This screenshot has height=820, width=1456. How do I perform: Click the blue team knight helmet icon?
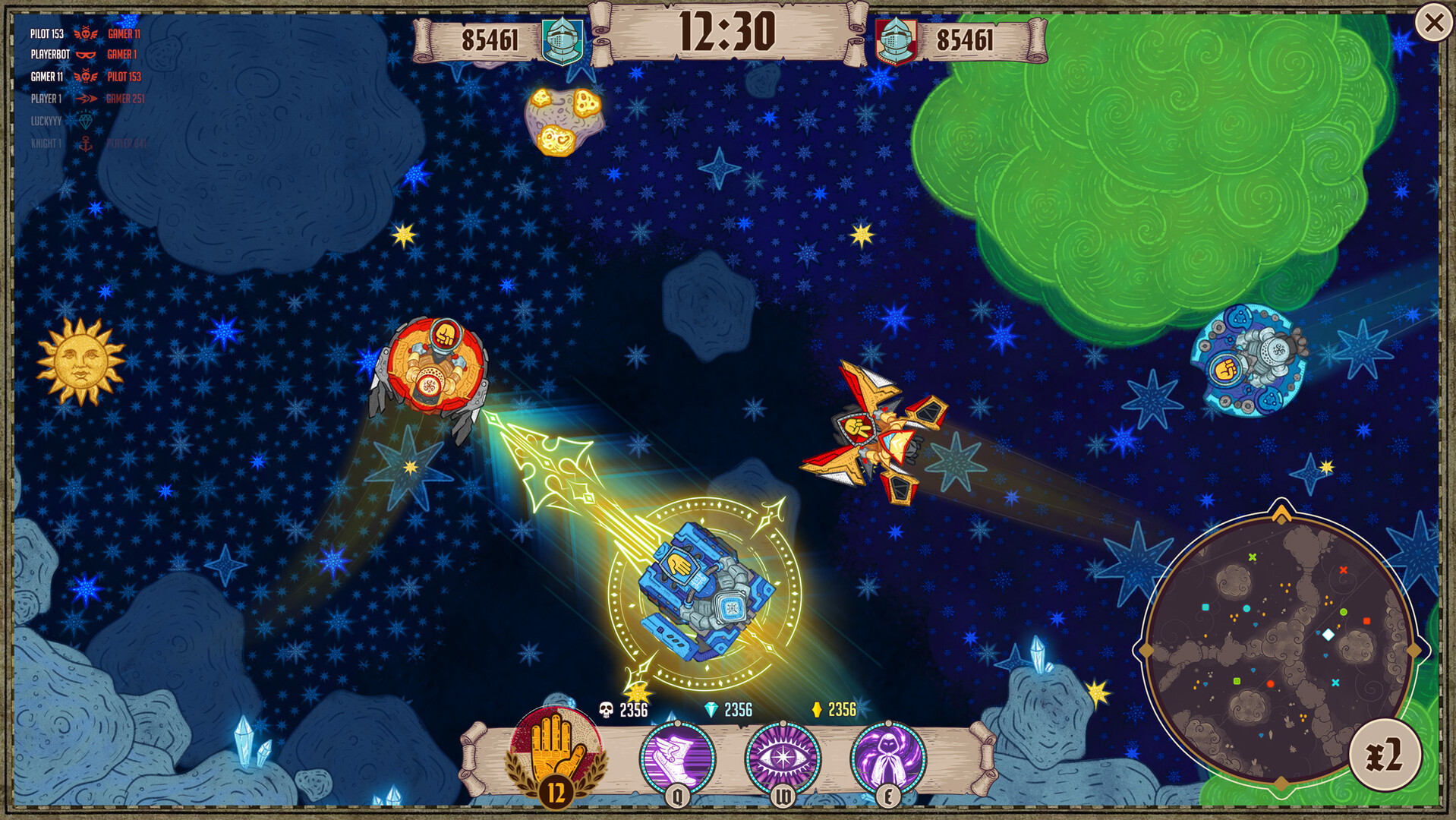[x=563, y=40]
